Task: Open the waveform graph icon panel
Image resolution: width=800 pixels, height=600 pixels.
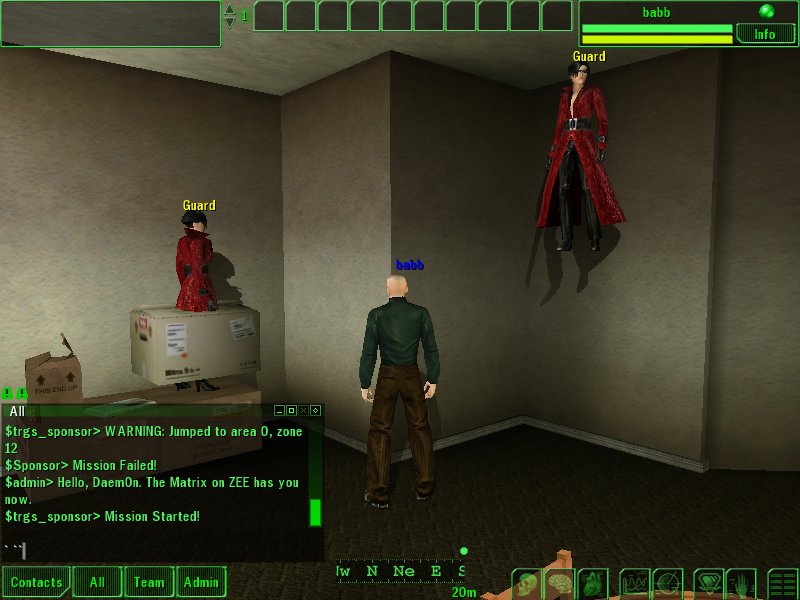Action: (x=636, y=583)
